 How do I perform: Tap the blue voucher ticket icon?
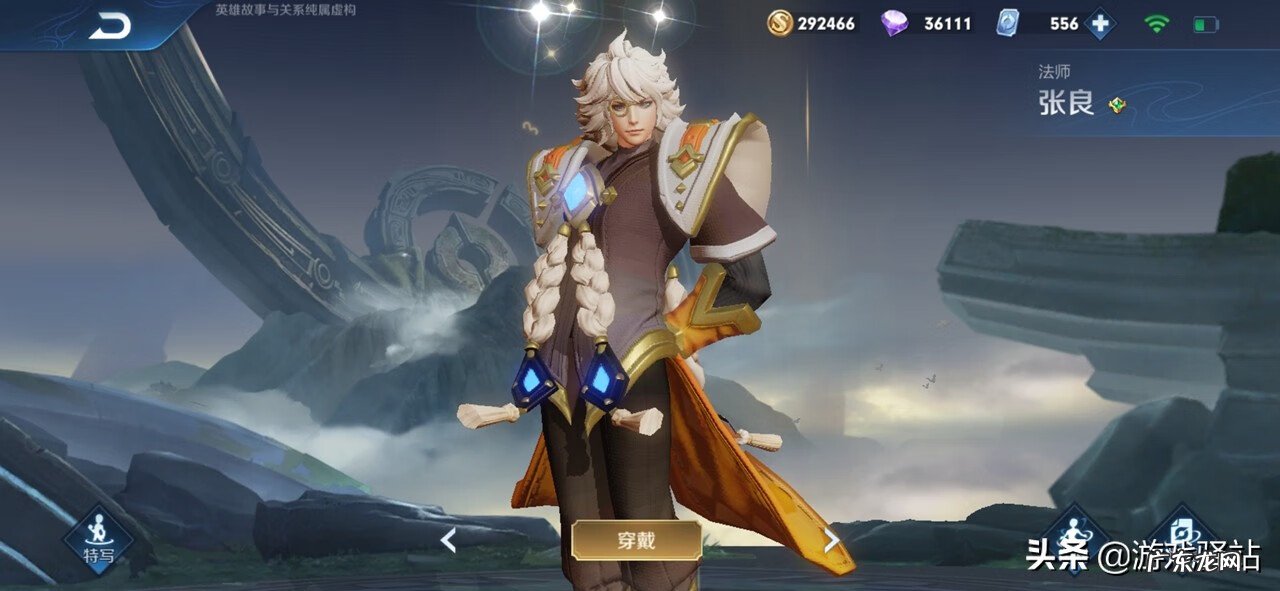coord(1007,23)
